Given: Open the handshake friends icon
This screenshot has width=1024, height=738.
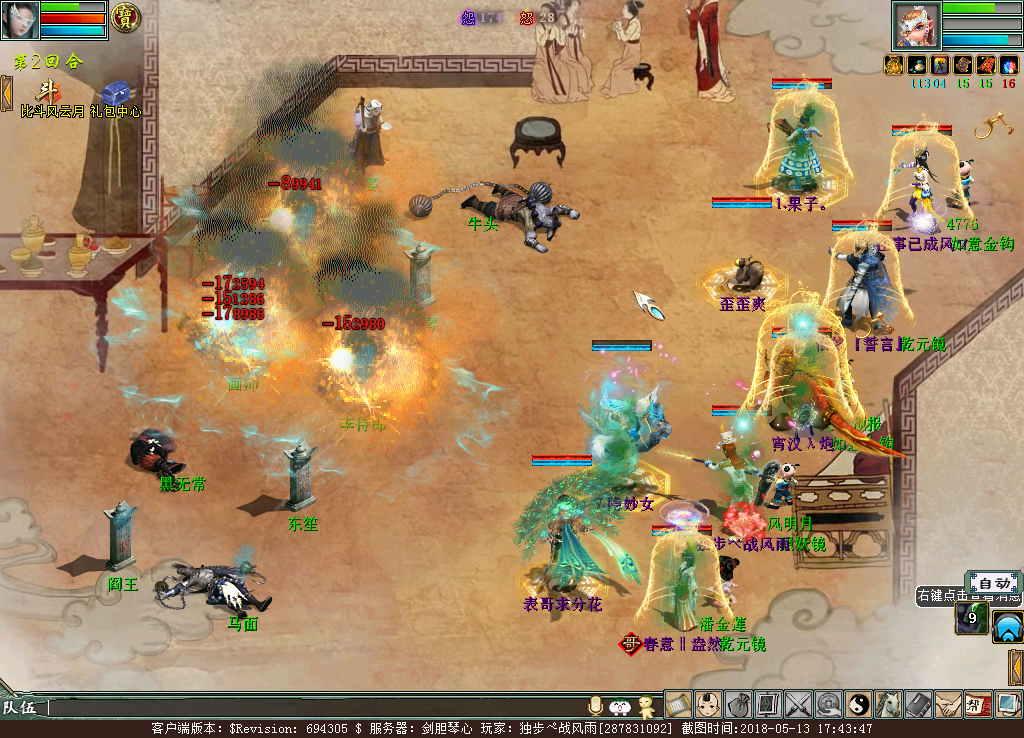Looking at the screenshot, I should click(x=948, y=705).
